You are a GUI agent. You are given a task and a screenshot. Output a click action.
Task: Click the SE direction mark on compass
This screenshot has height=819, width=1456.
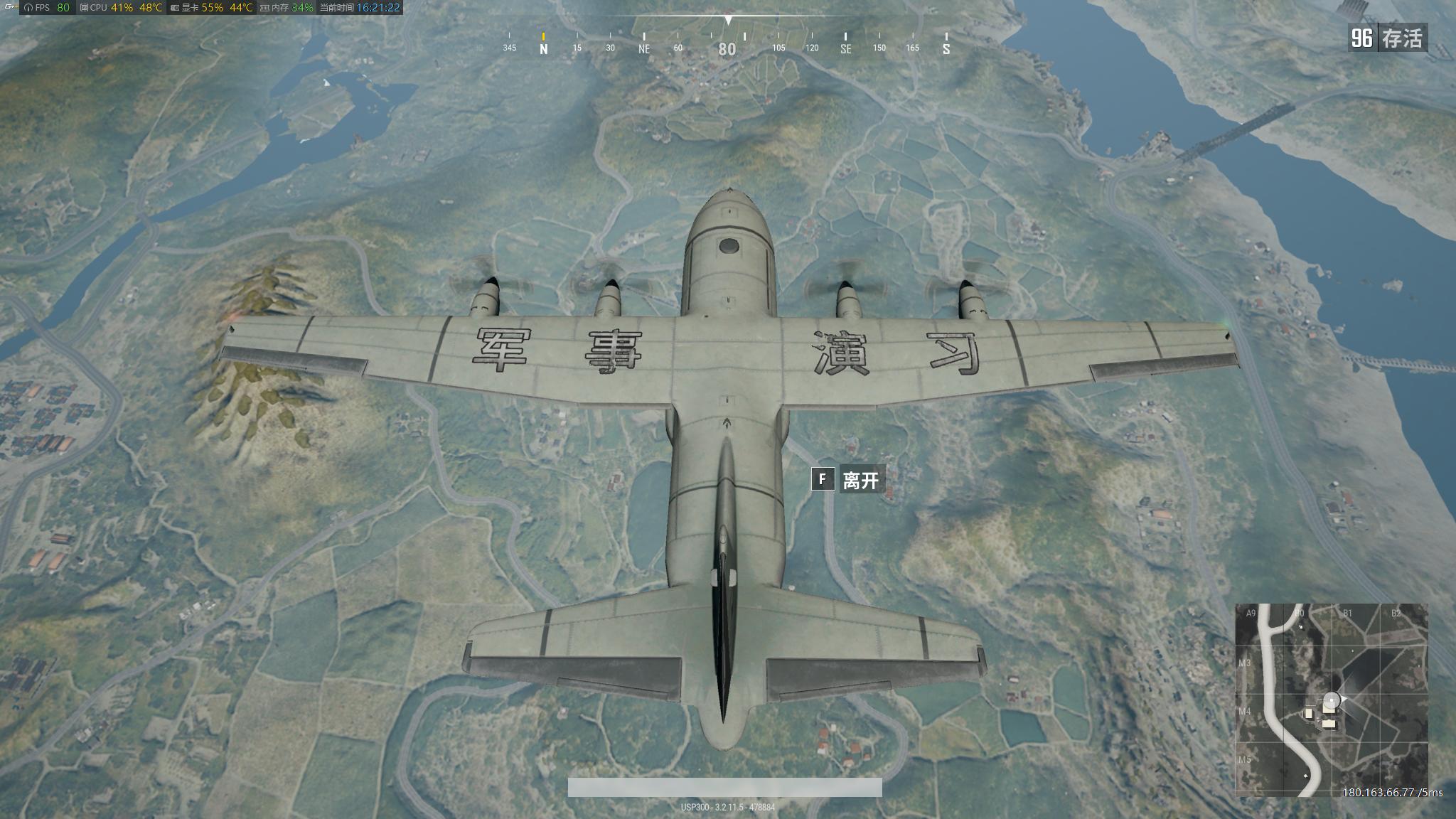click(846, 48)
